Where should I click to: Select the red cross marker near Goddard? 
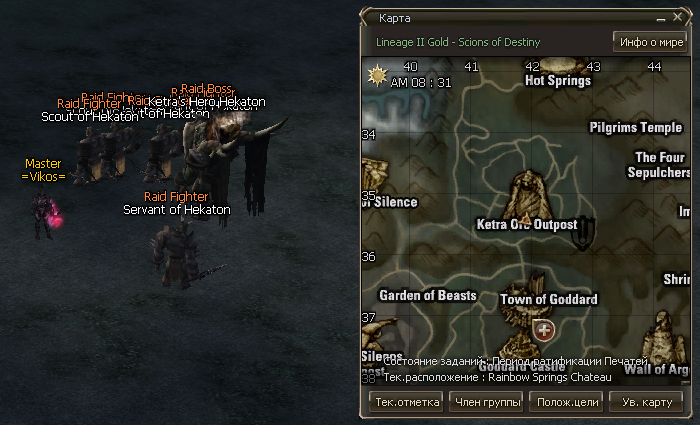pyautogui.click(x=544, y=329)
